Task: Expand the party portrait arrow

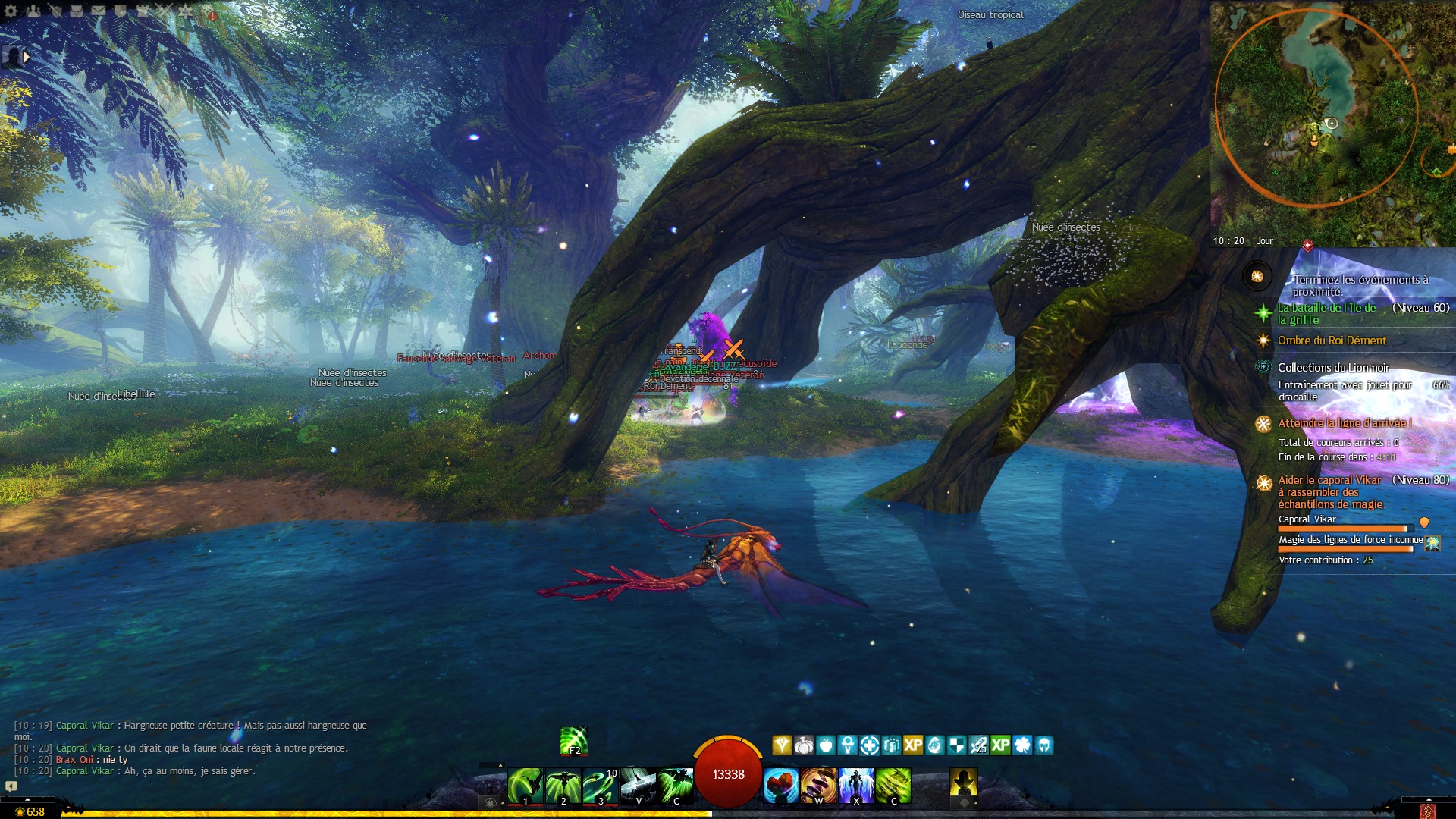Action: coord(27,57)
